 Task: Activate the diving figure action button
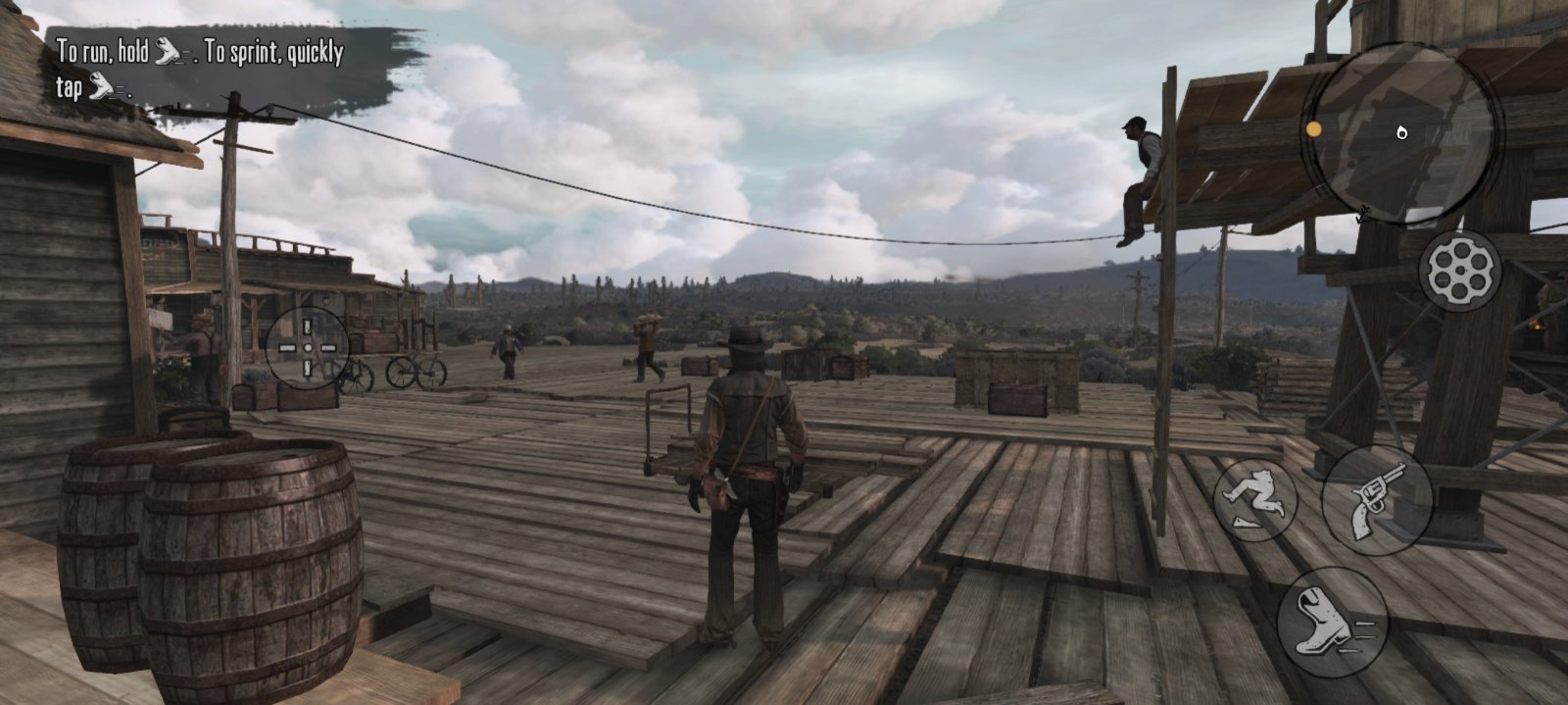click(1255, 499)
